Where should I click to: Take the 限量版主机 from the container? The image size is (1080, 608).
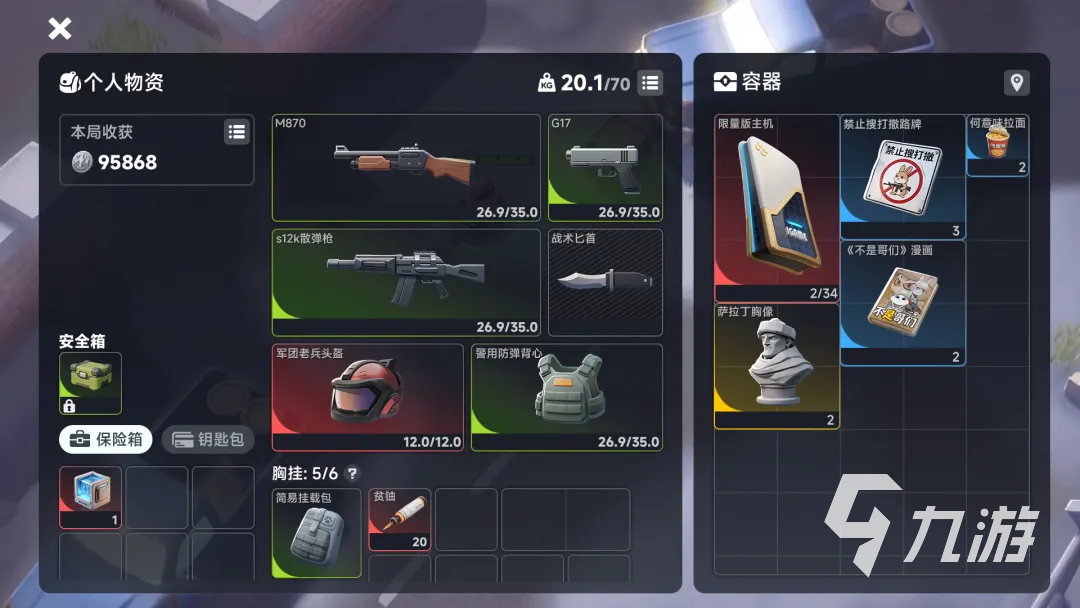776,208
